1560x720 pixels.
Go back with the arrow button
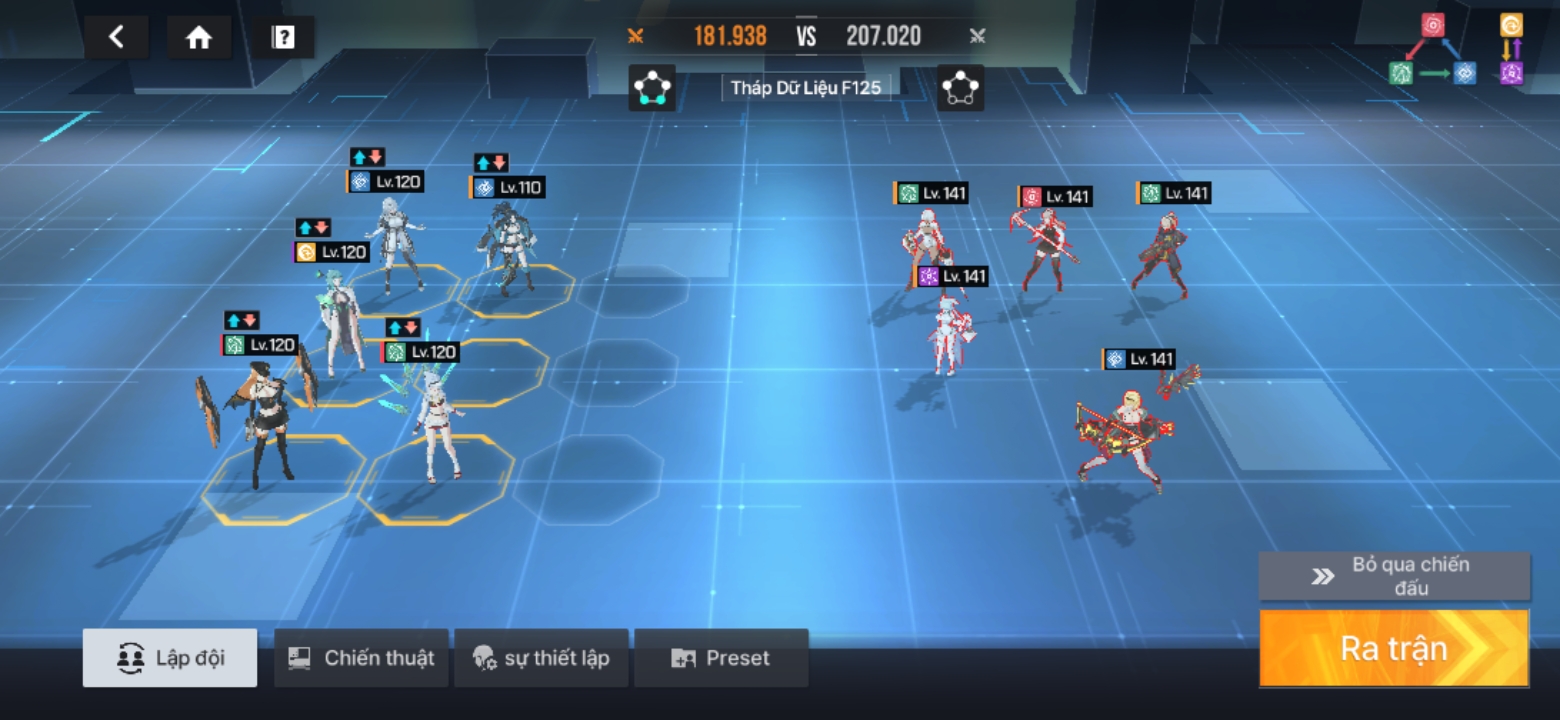(x=116, y=38)
